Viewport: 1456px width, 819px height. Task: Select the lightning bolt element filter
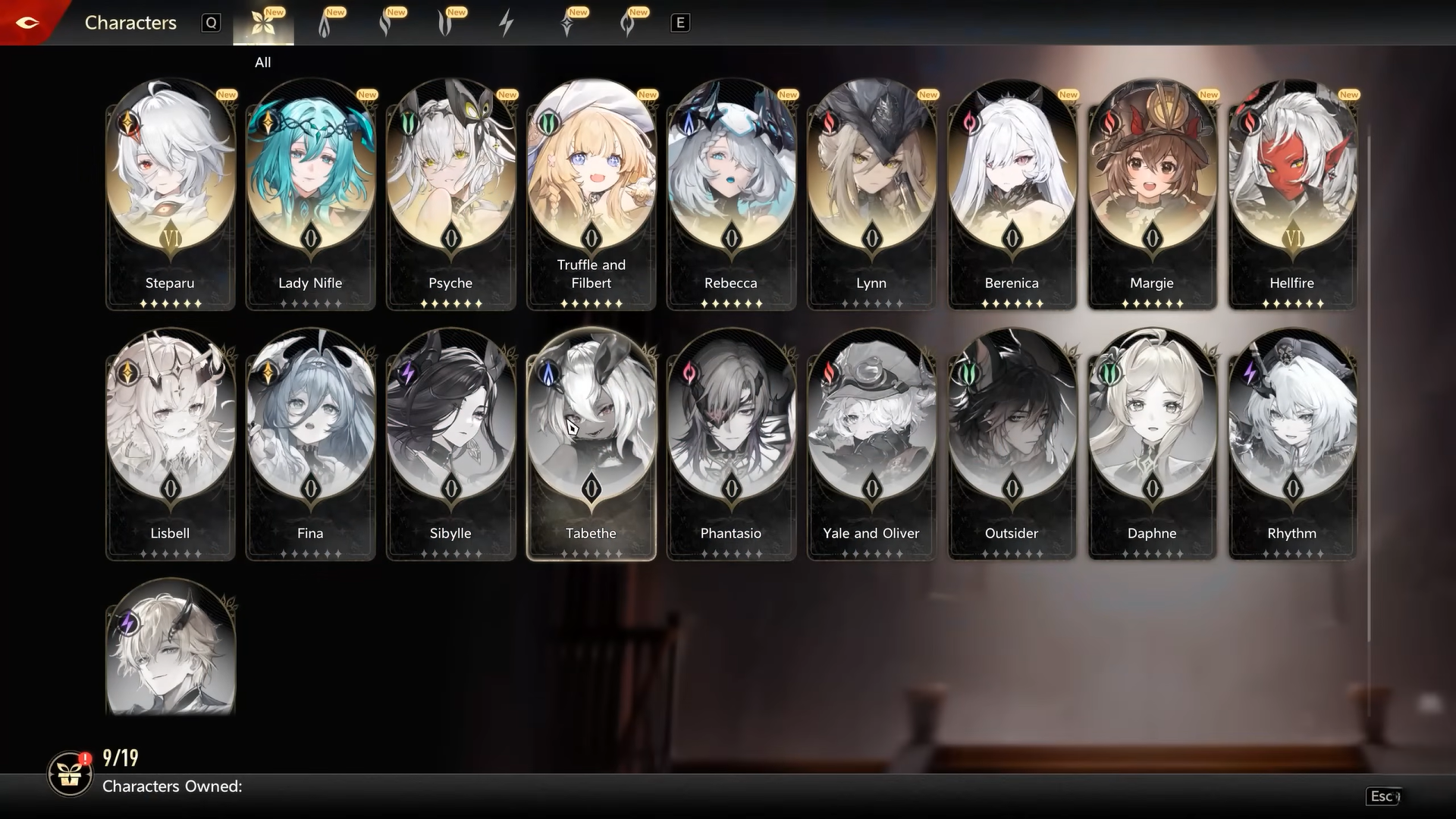click(x=506, y=23)
